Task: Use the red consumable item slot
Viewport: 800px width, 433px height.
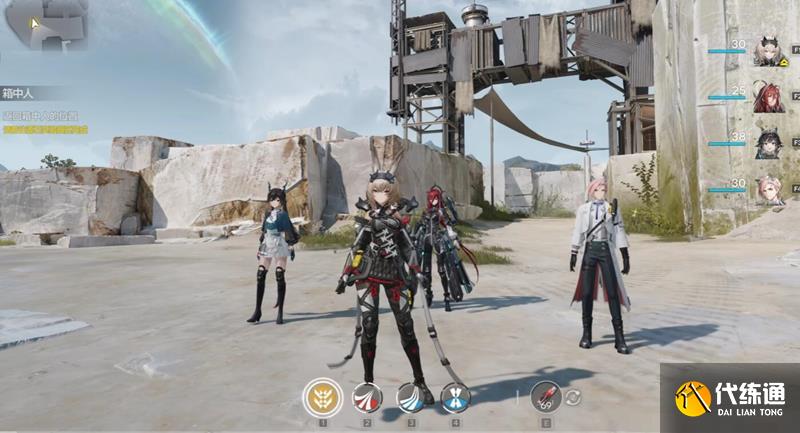Action: coord(546,397)
